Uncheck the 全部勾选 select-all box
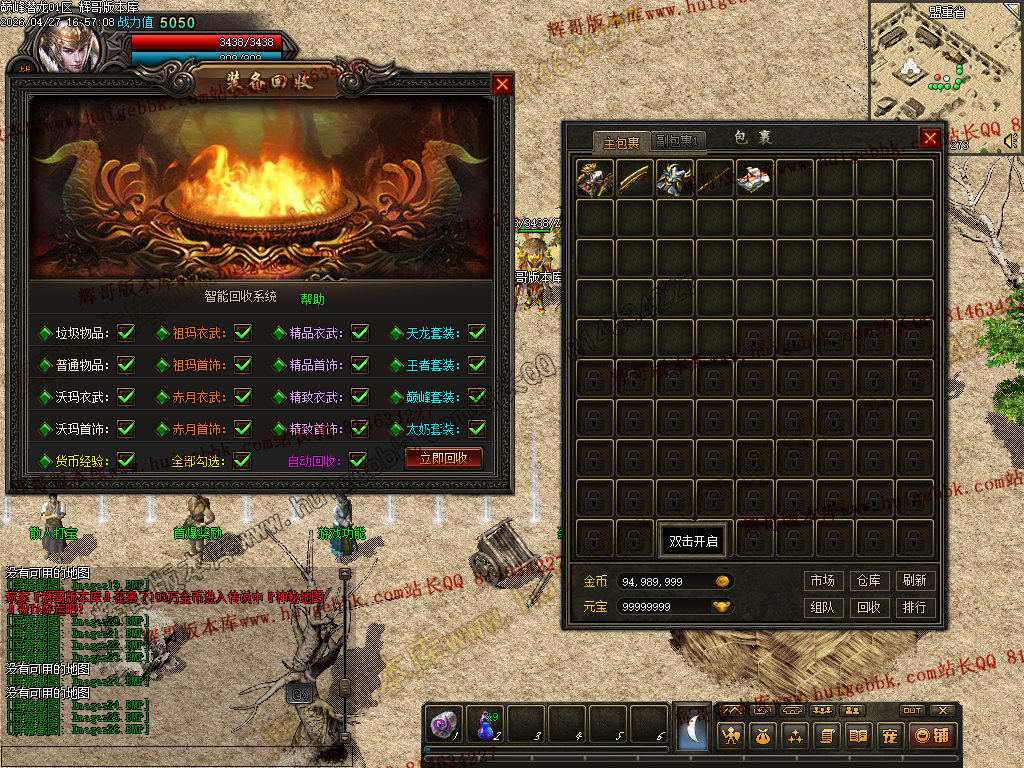This screenshot has height=768, width=1024. (242, 461)
